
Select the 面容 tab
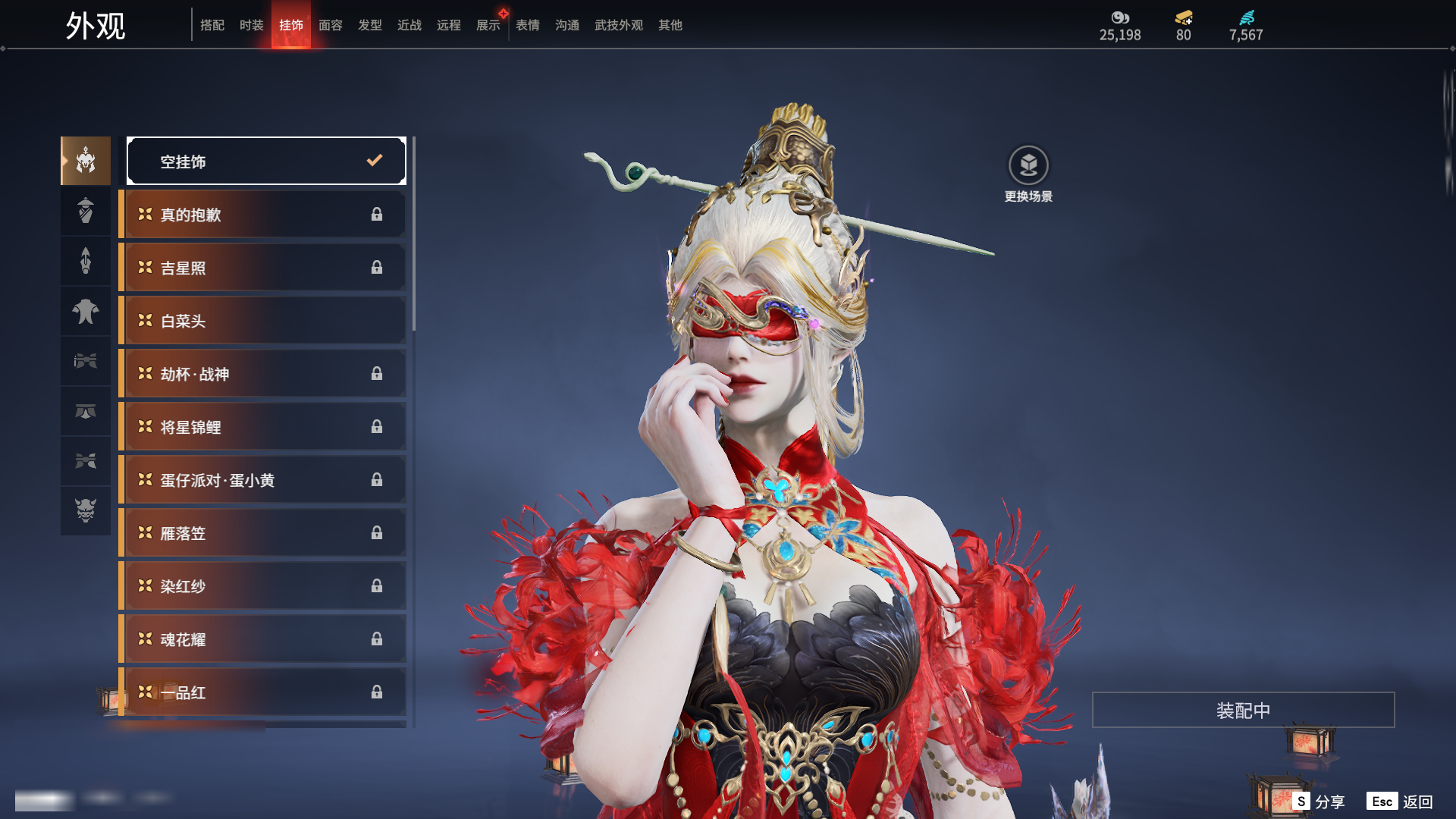point(330,25)
